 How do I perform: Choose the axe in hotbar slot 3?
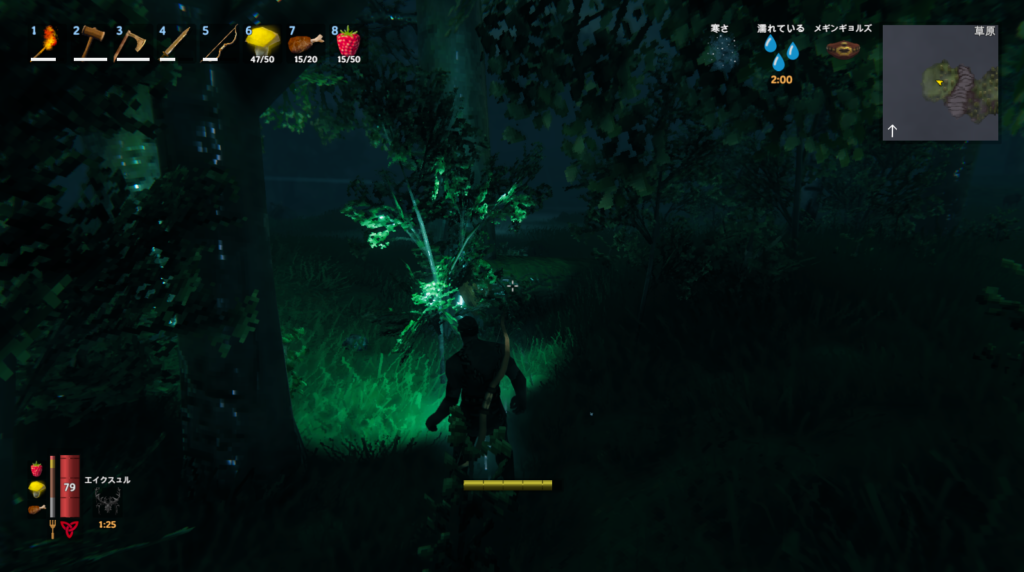pos(131,43)
